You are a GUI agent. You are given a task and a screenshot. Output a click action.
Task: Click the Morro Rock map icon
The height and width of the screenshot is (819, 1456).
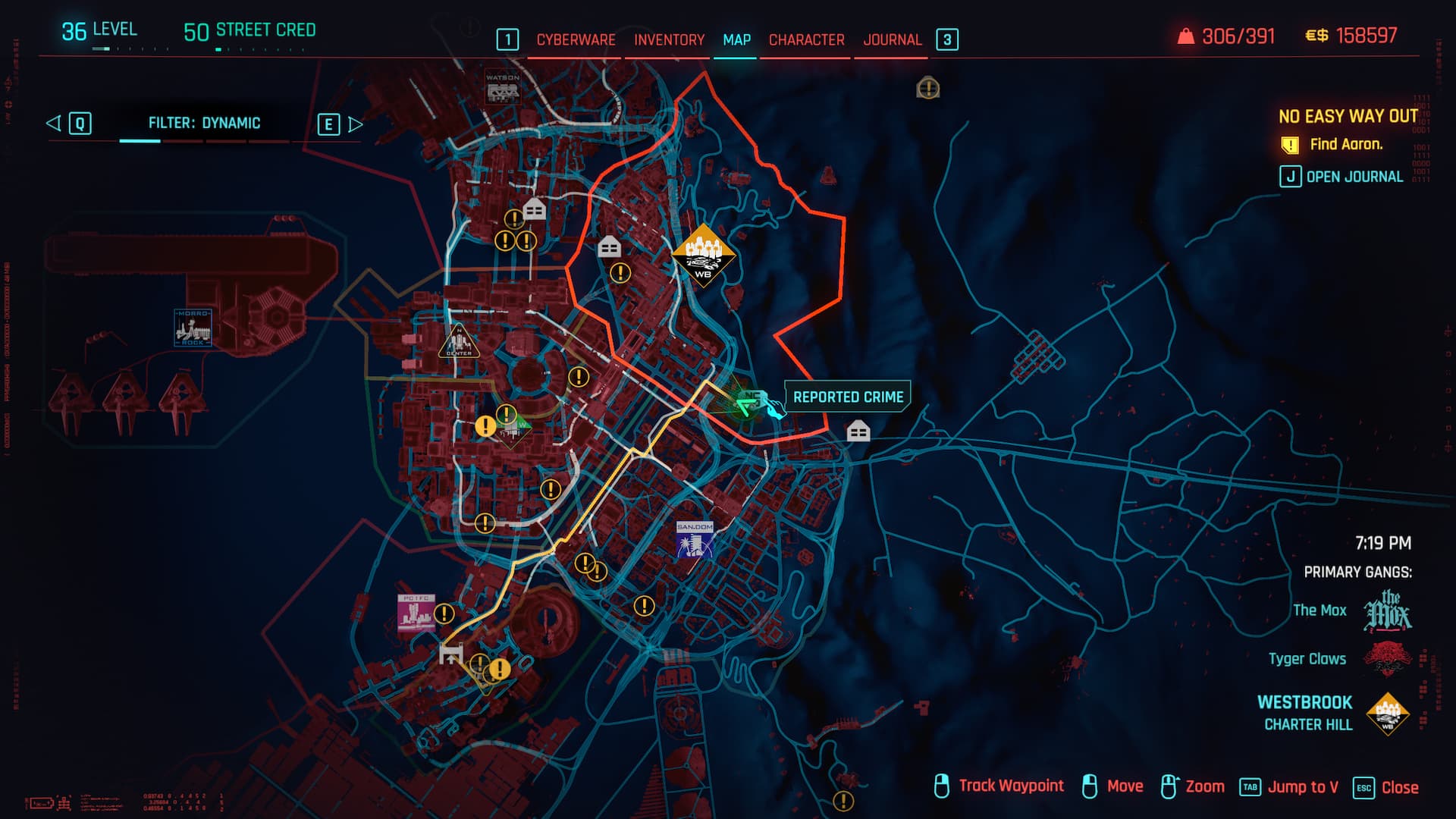(x=193, y=328)
